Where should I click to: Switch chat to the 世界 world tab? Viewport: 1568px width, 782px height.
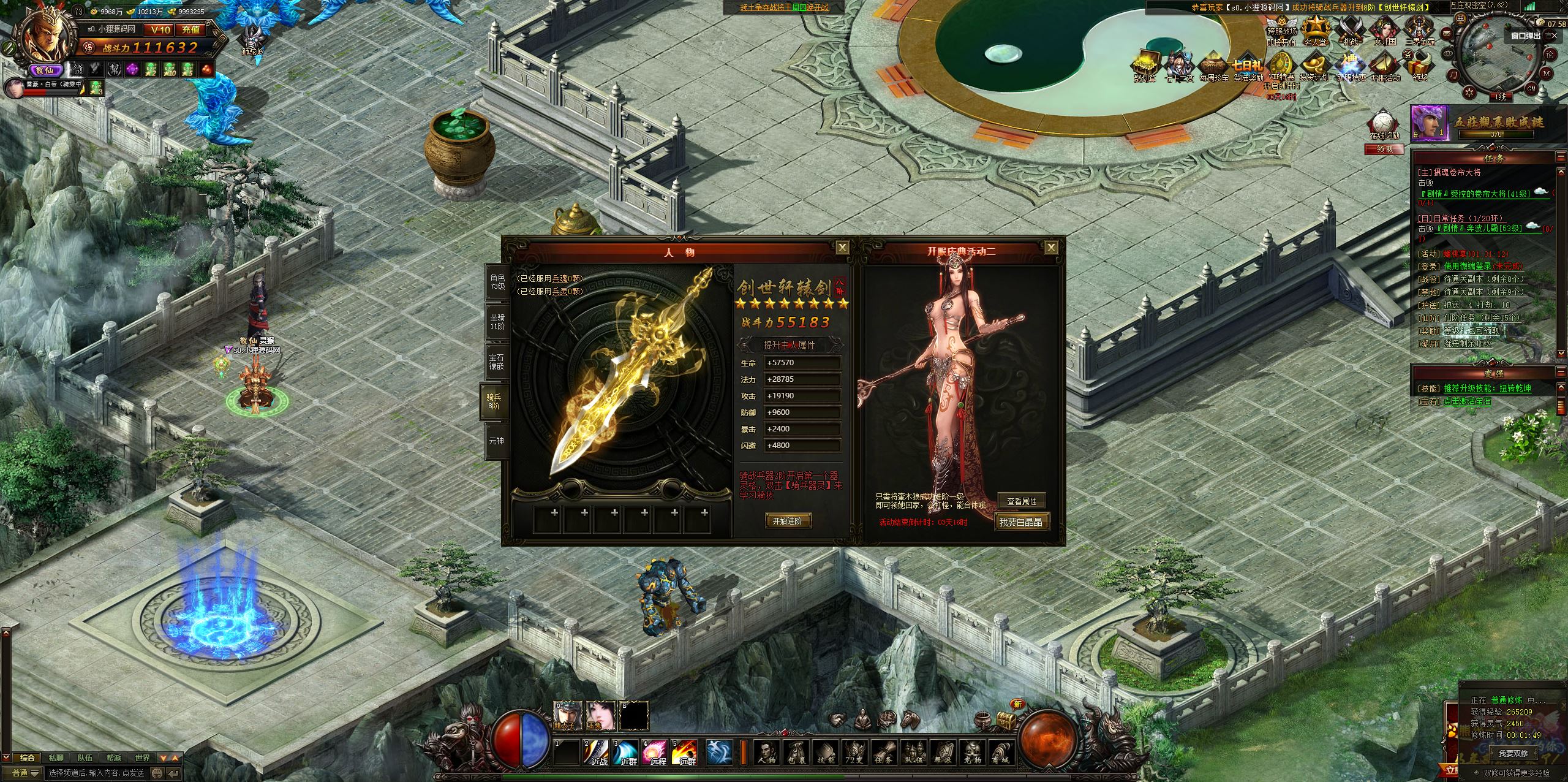(142, 757)
